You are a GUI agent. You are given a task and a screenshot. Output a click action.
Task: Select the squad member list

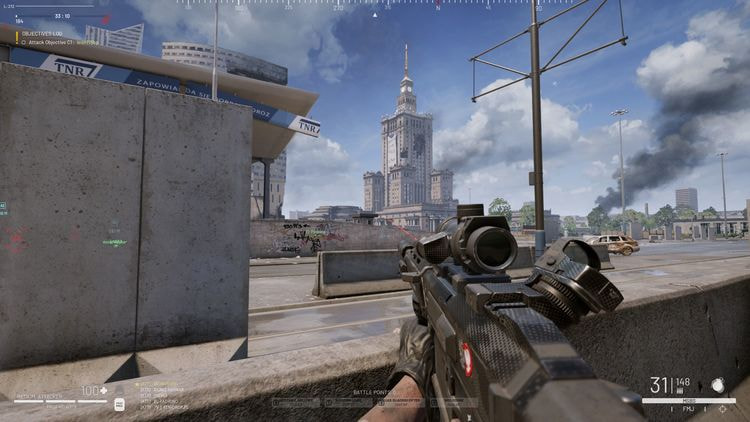click(162, 396)
